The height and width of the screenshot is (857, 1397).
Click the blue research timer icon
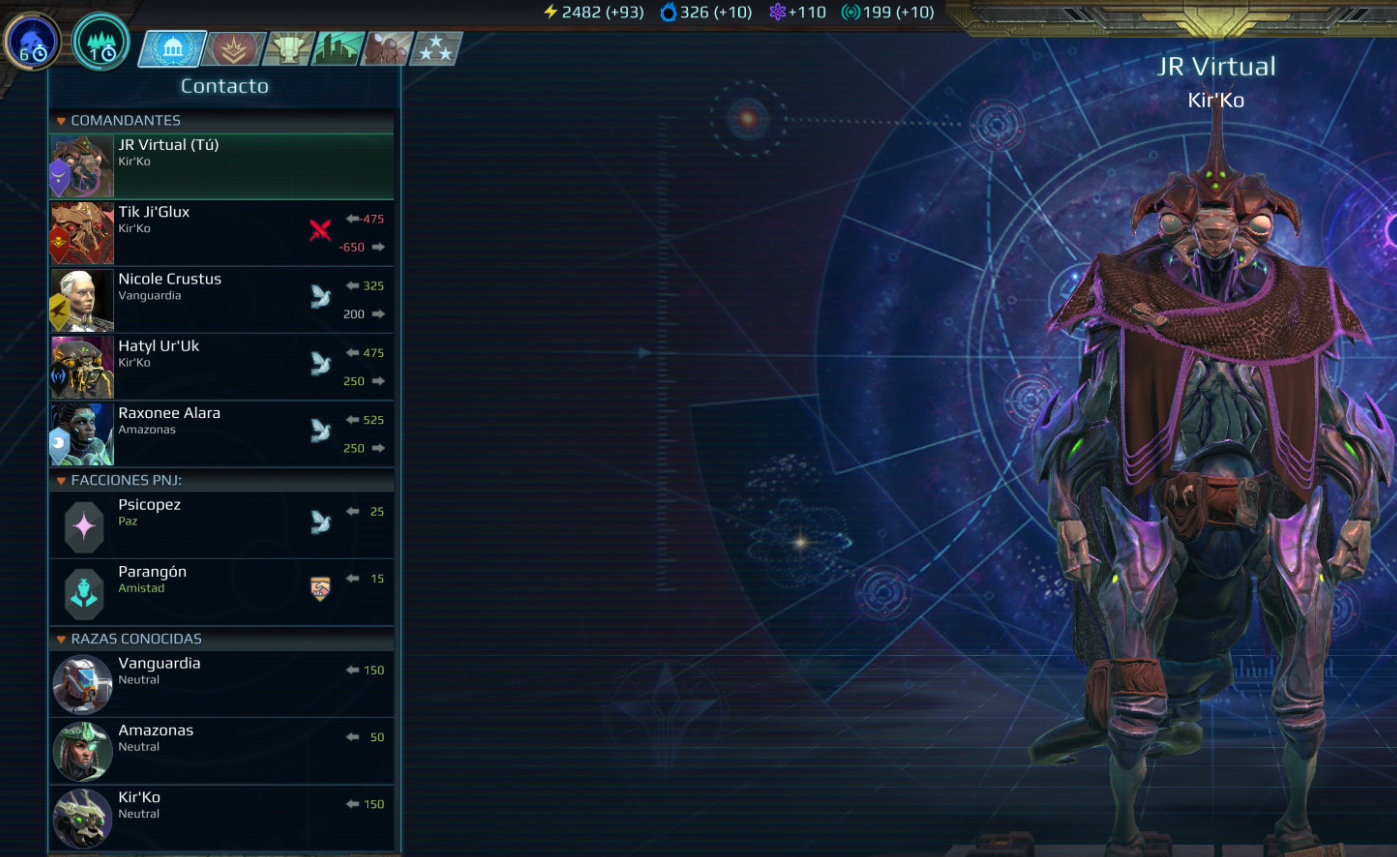[x=33, y=42]
